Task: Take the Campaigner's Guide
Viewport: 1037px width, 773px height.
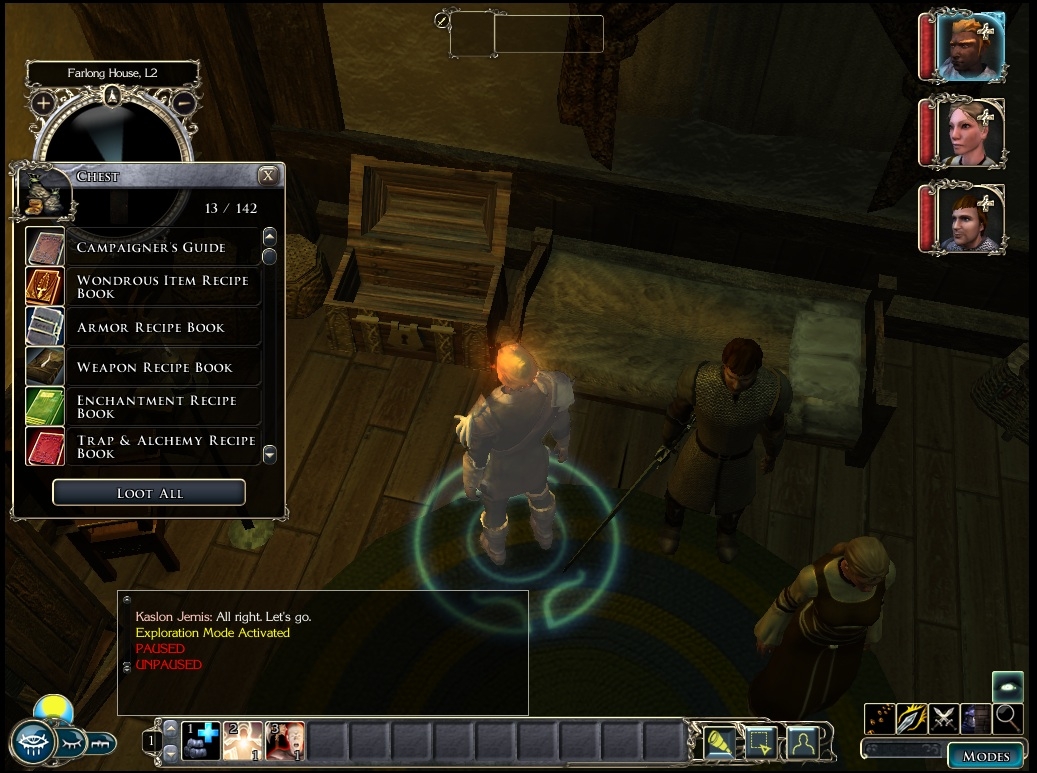Action: coord(150,247)
